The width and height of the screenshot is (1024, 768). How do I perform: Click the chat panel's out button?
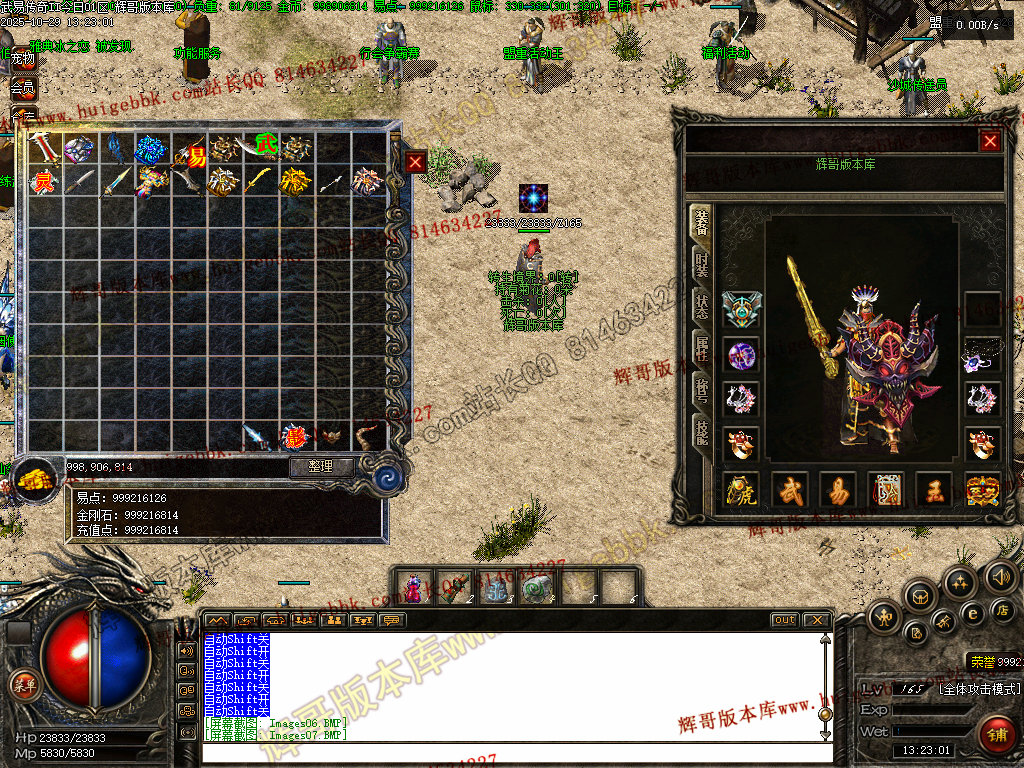[x=784, y=620]
